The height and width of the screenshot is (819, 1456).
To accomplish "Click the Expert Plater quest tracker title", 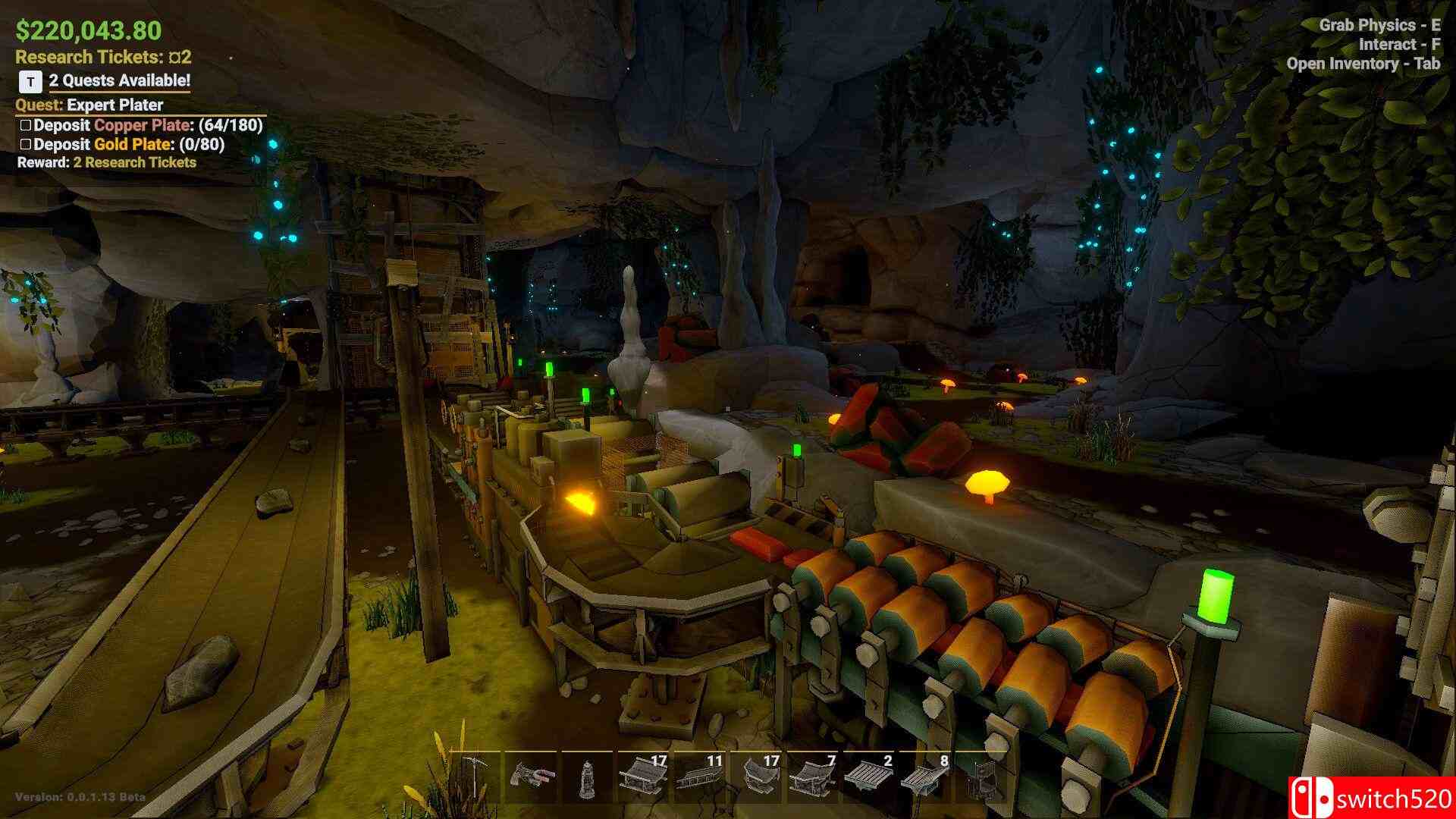I will (115, 105).
